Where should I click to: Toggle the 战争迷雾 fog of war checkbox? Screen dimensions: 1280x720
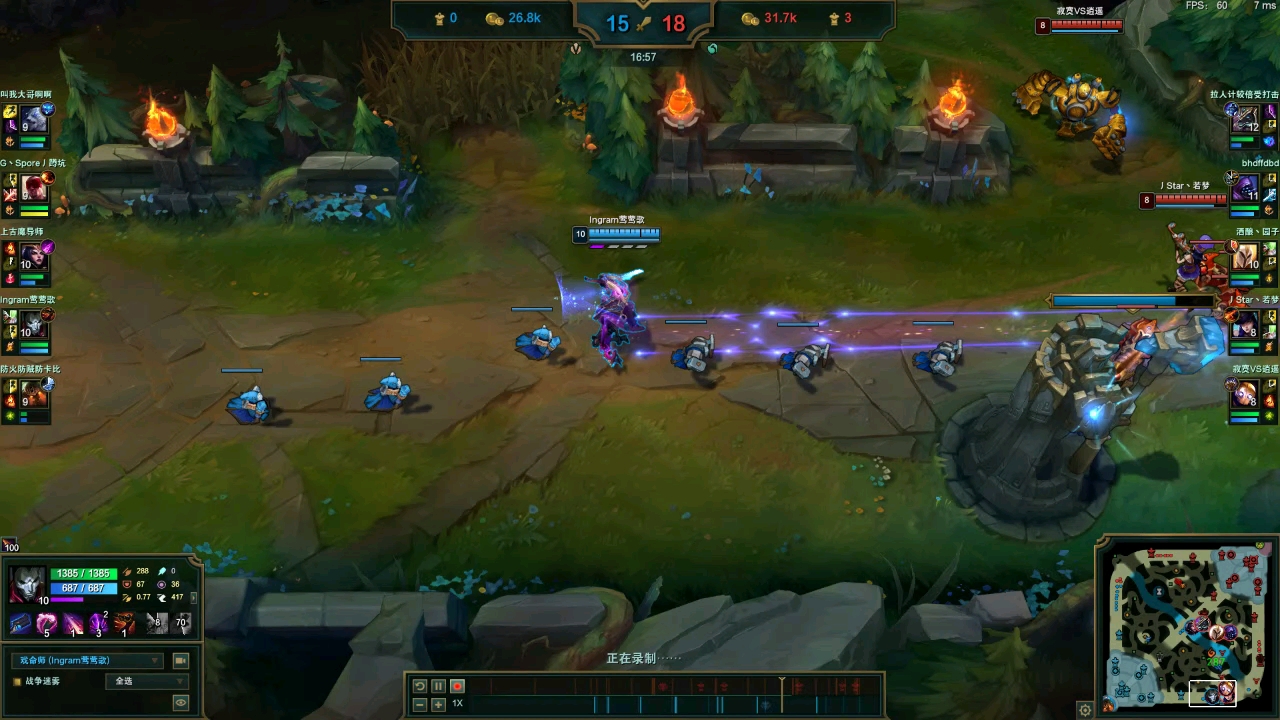point(17,681)
